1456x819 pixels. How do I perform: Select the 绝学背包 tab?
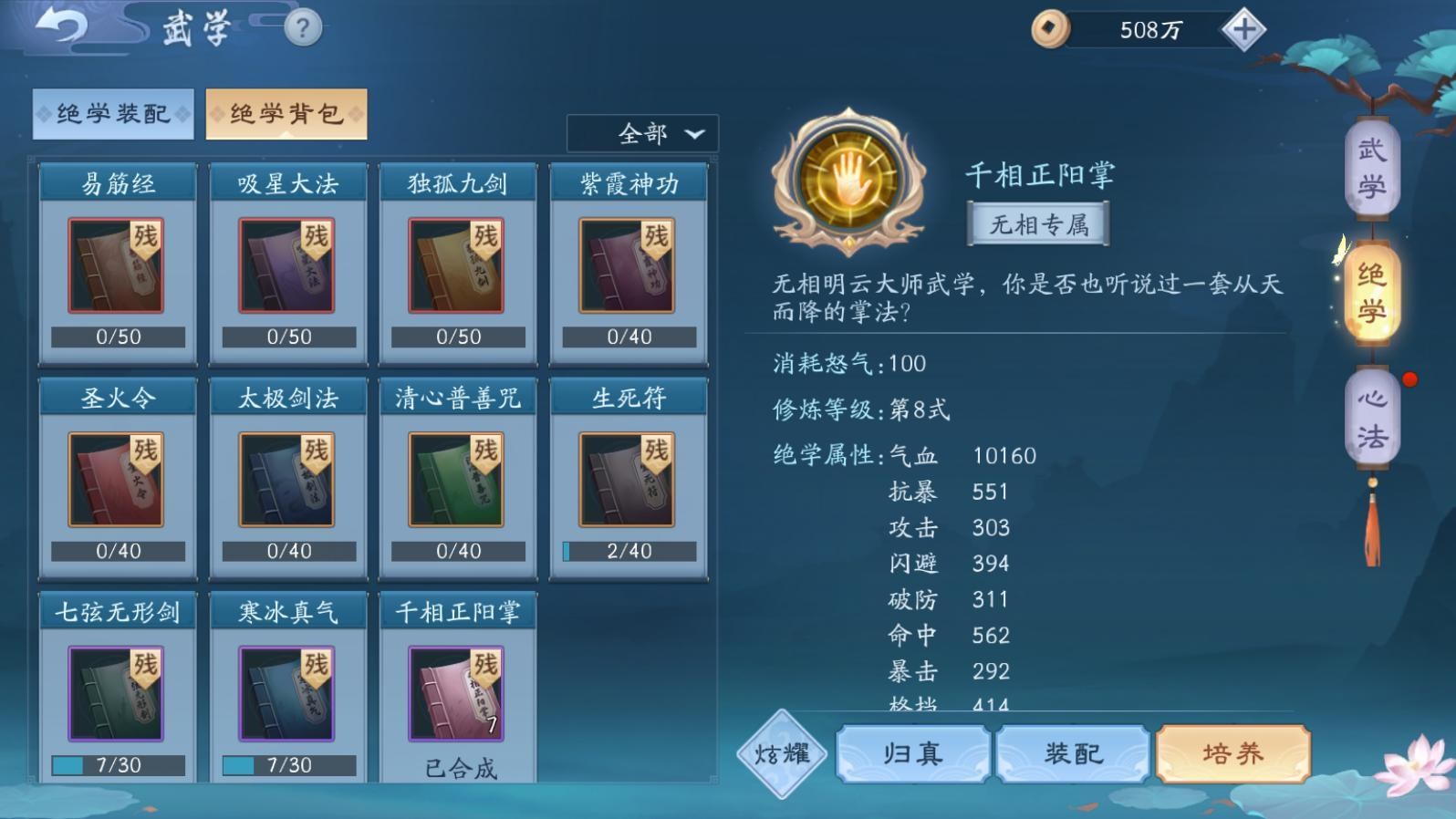[x=286, y=114]
